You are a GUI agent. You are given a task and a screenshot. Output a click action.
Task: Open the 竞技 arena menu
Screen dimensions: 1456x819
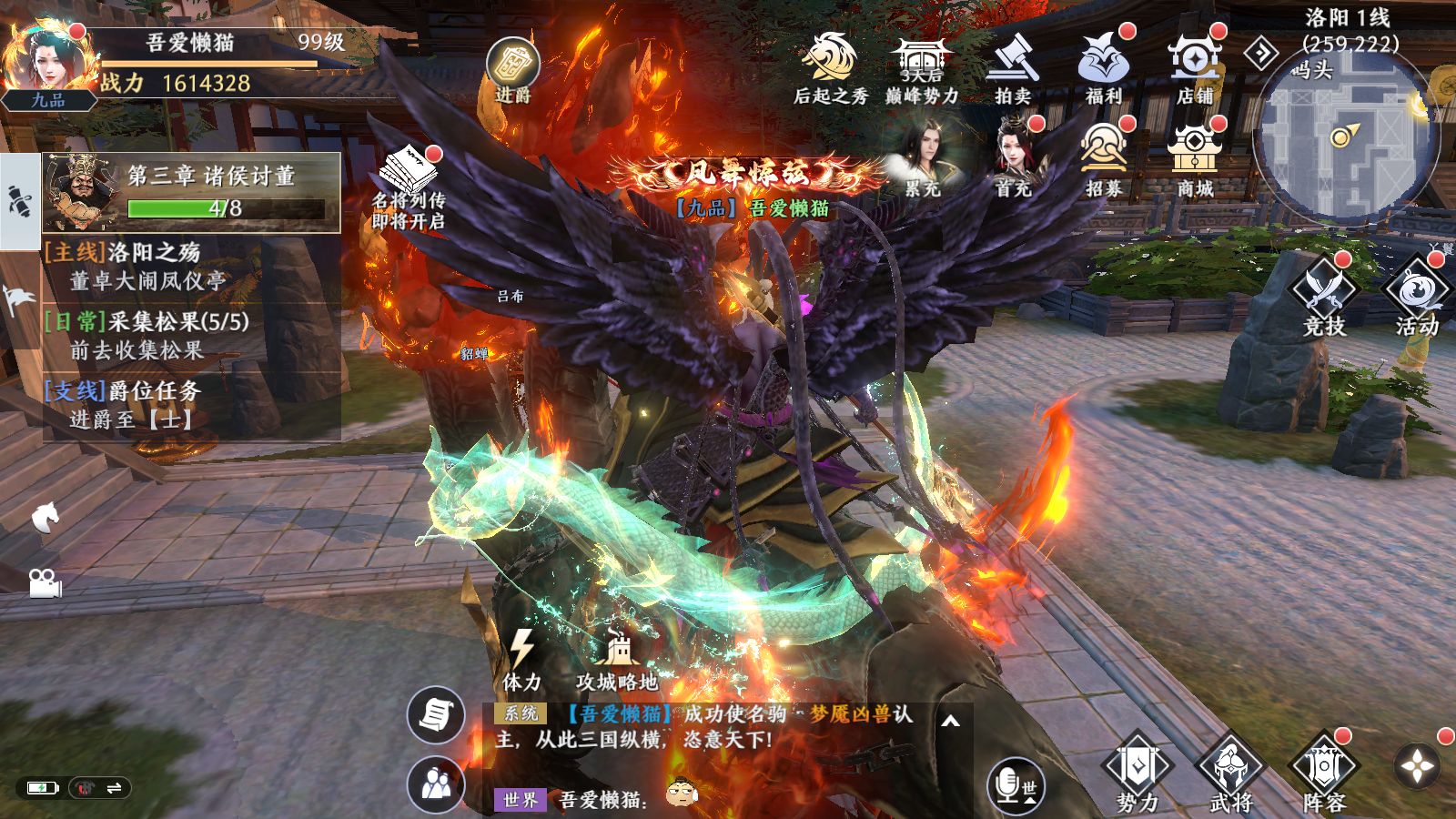pos(1324,296)
